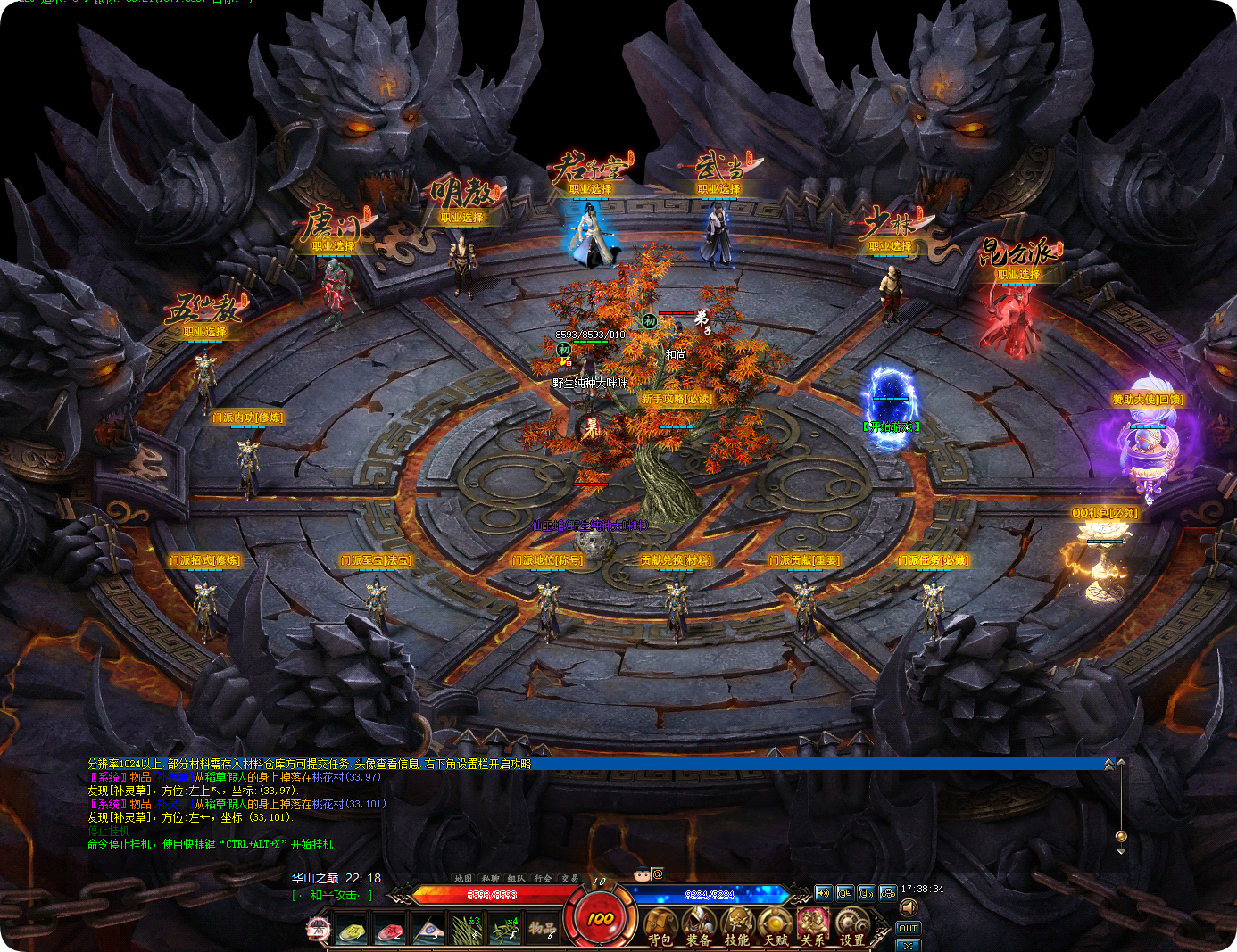1237x952 pixels.
Task: Switch to the 私聊 private chat tab
Action: (490, 879)
